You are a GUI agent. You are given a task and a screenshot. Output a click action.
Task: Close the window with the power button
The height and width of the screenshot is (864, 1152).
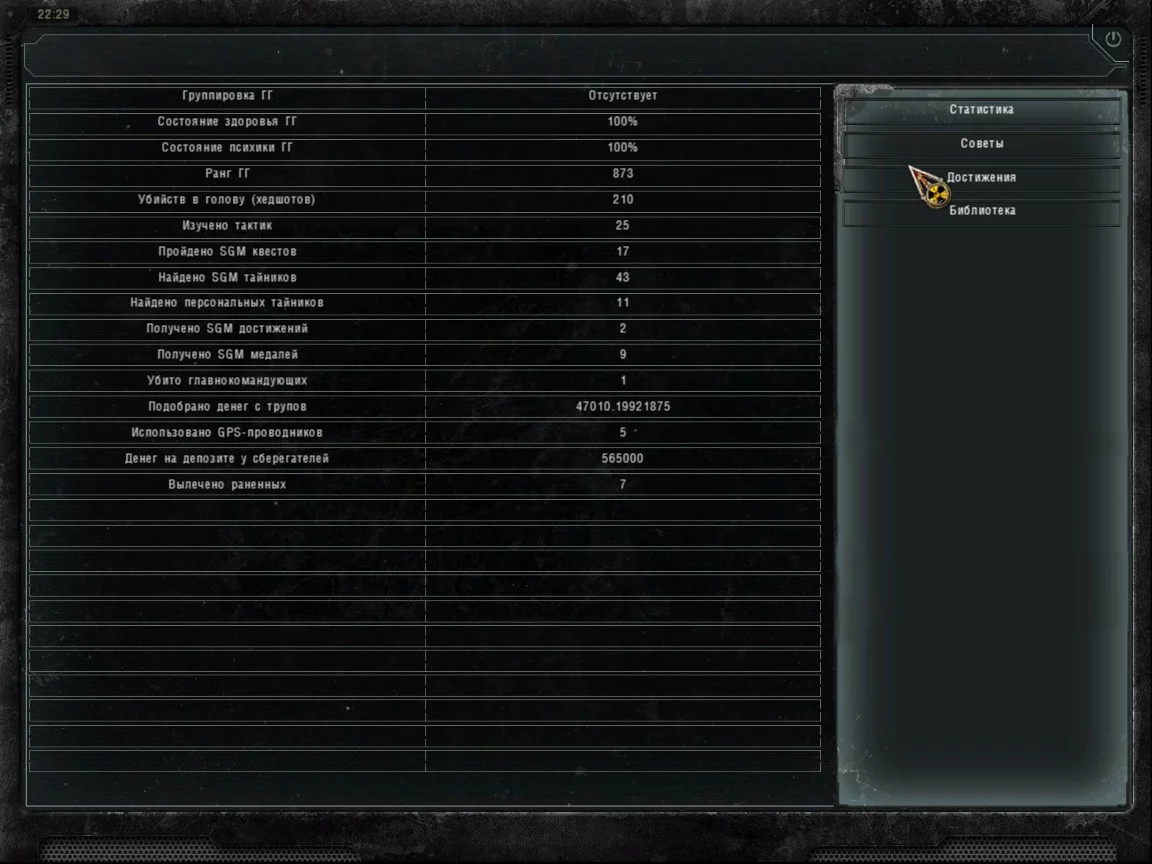(1113, 40)
